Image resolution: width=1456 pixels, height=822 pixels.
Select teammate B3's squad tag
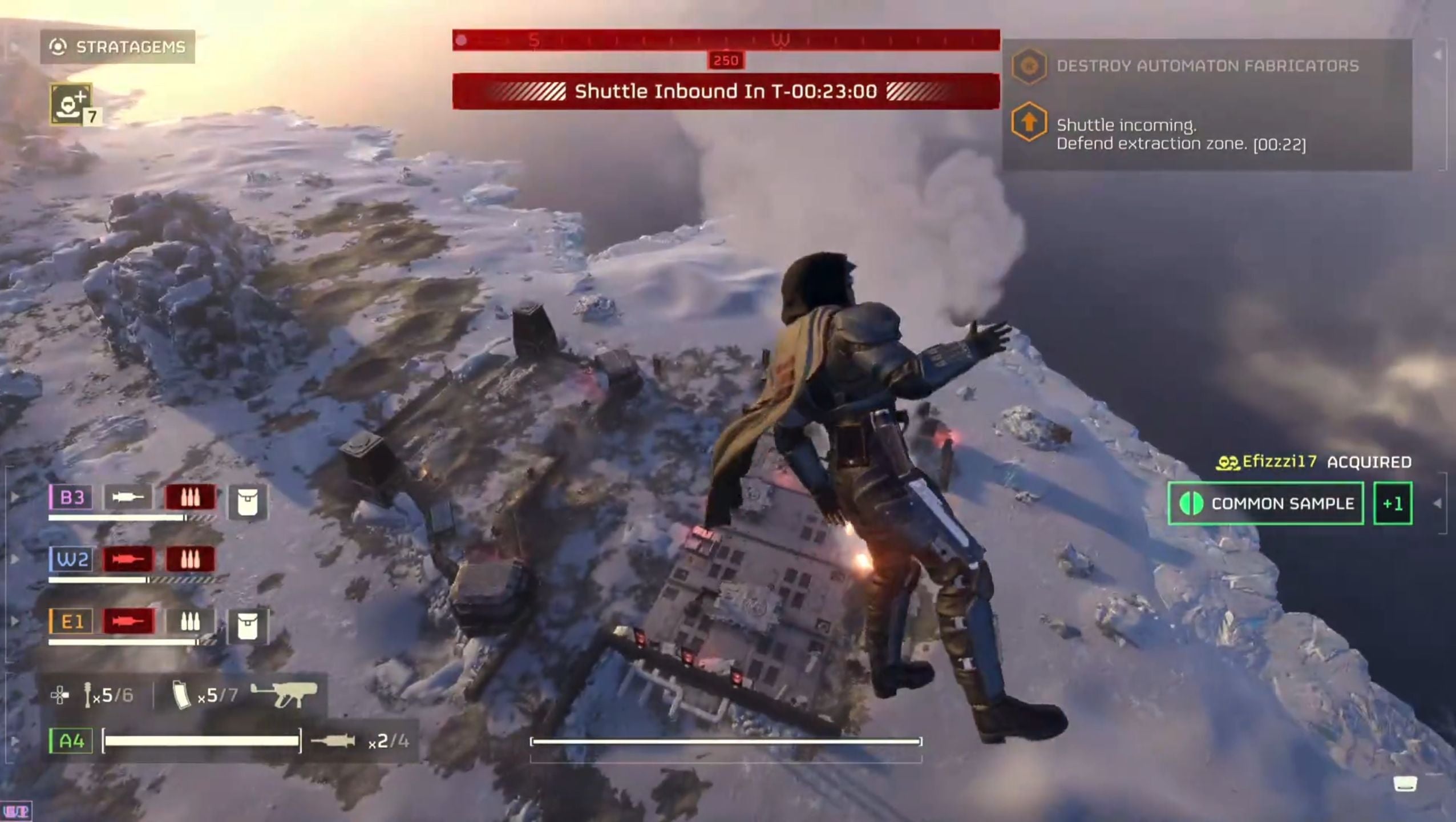coord(71,497)
